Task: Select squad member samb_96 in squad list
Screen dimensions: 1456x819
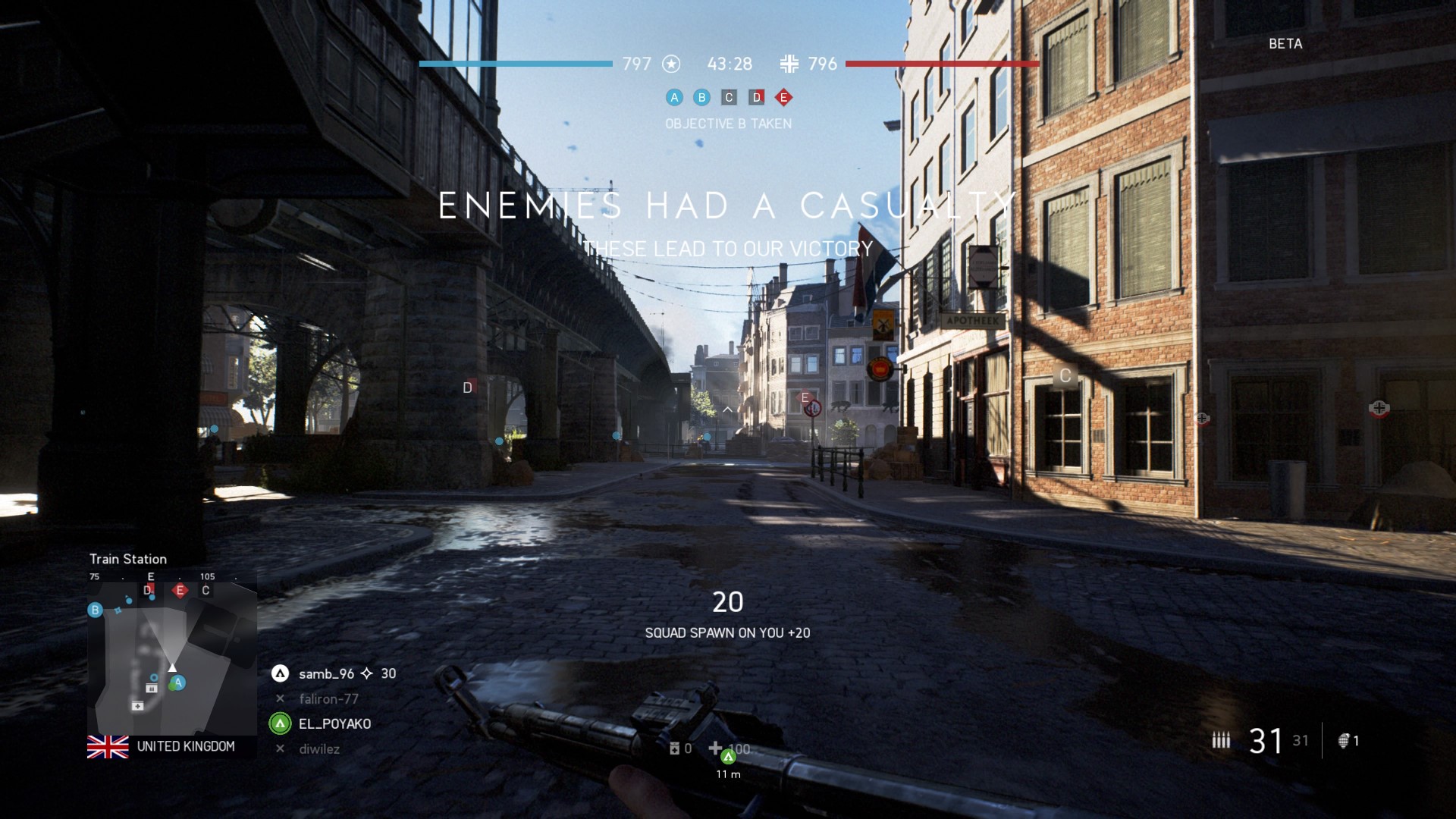Action: (326, 673)
